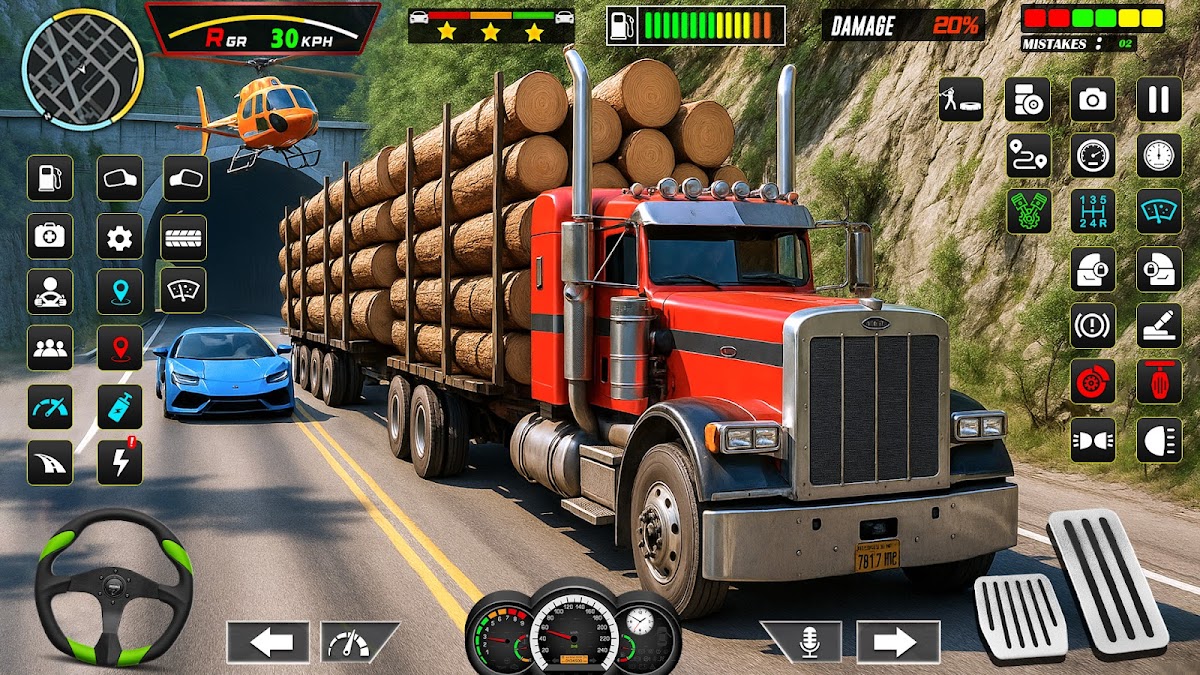Tap the lightning bolt icon with alert
This screenshot has width=1200, height=675.
[x=119, y=461]
